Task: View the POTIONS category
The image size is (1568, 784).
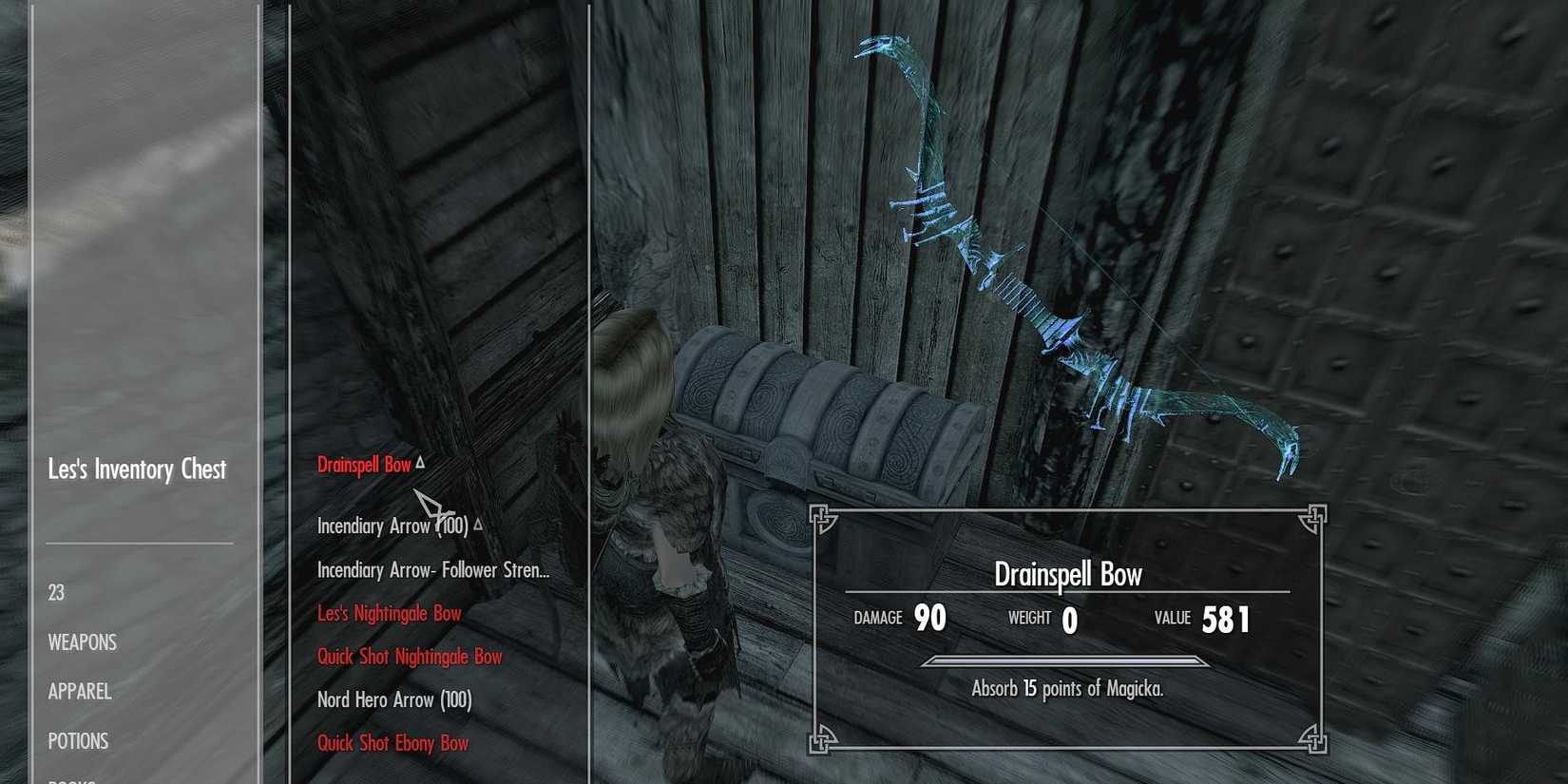Action: click(x=78, y=740)
